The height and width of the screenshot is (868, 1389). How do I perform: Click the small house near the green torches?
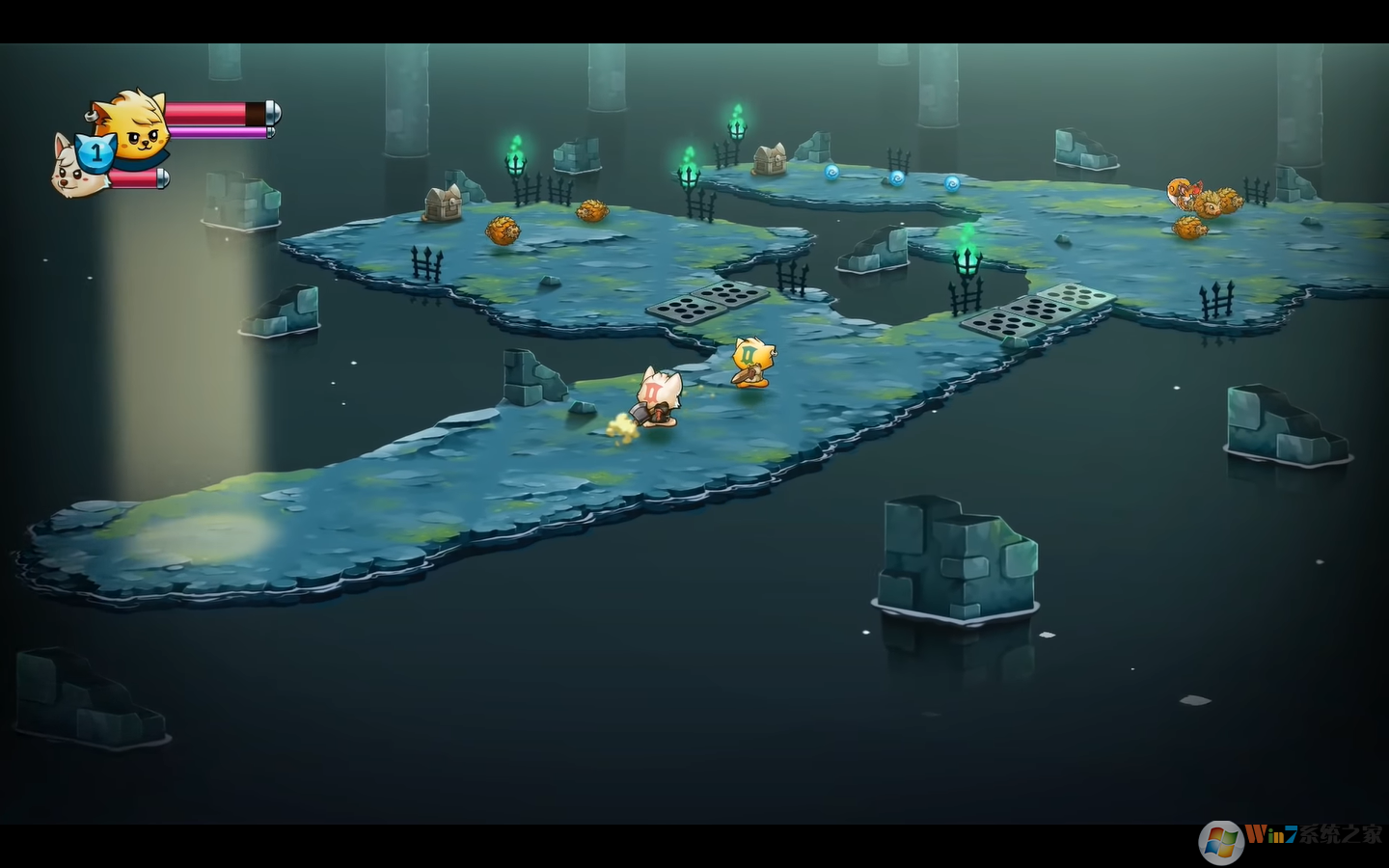coord(770,156)
